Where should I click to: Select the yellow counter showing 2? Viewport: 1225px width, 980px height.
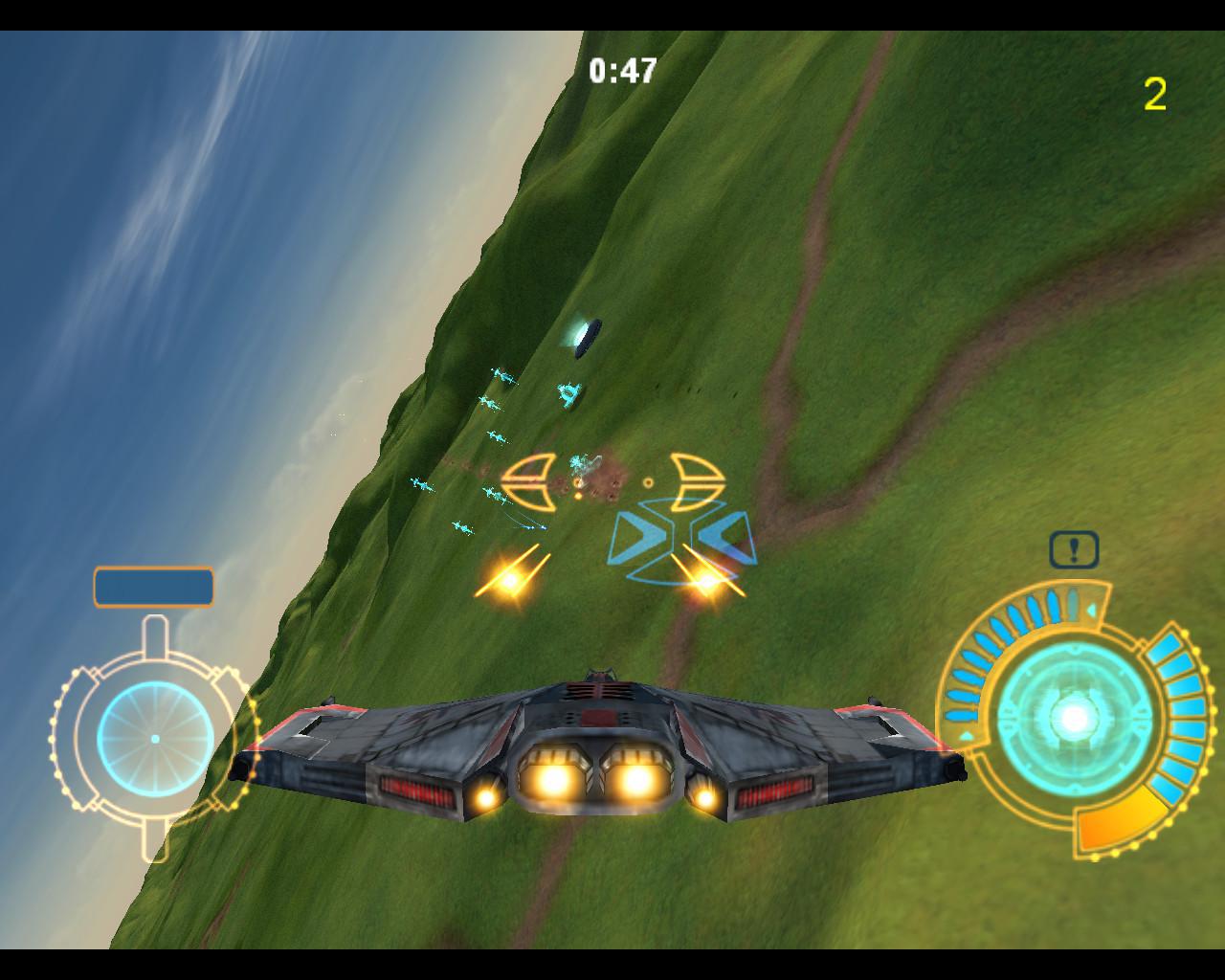(x=1154, y=93)
